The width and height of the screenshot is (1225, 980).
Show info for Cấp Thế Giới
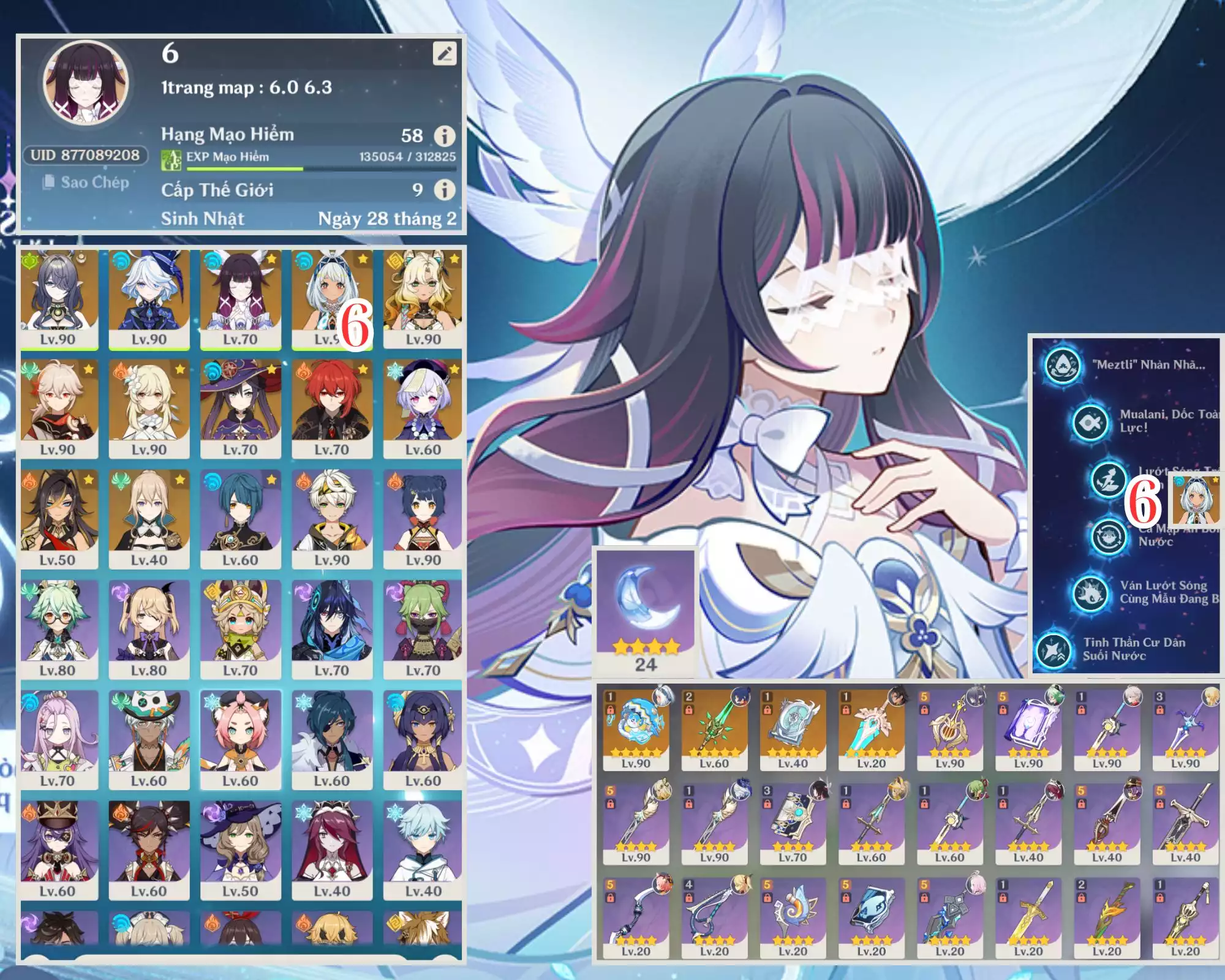(445, 190)
